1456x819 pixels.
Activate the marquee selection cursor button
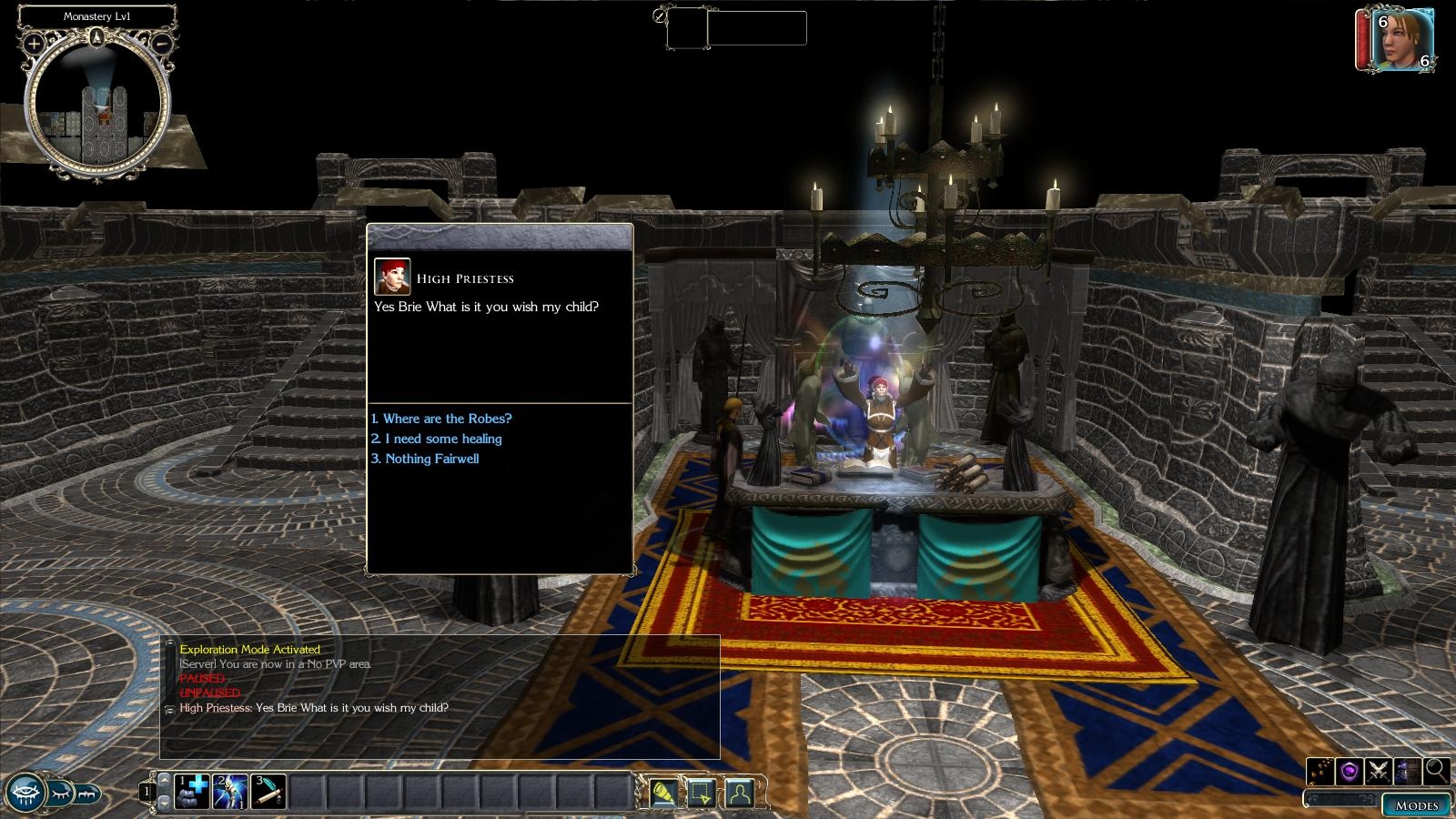701,794
